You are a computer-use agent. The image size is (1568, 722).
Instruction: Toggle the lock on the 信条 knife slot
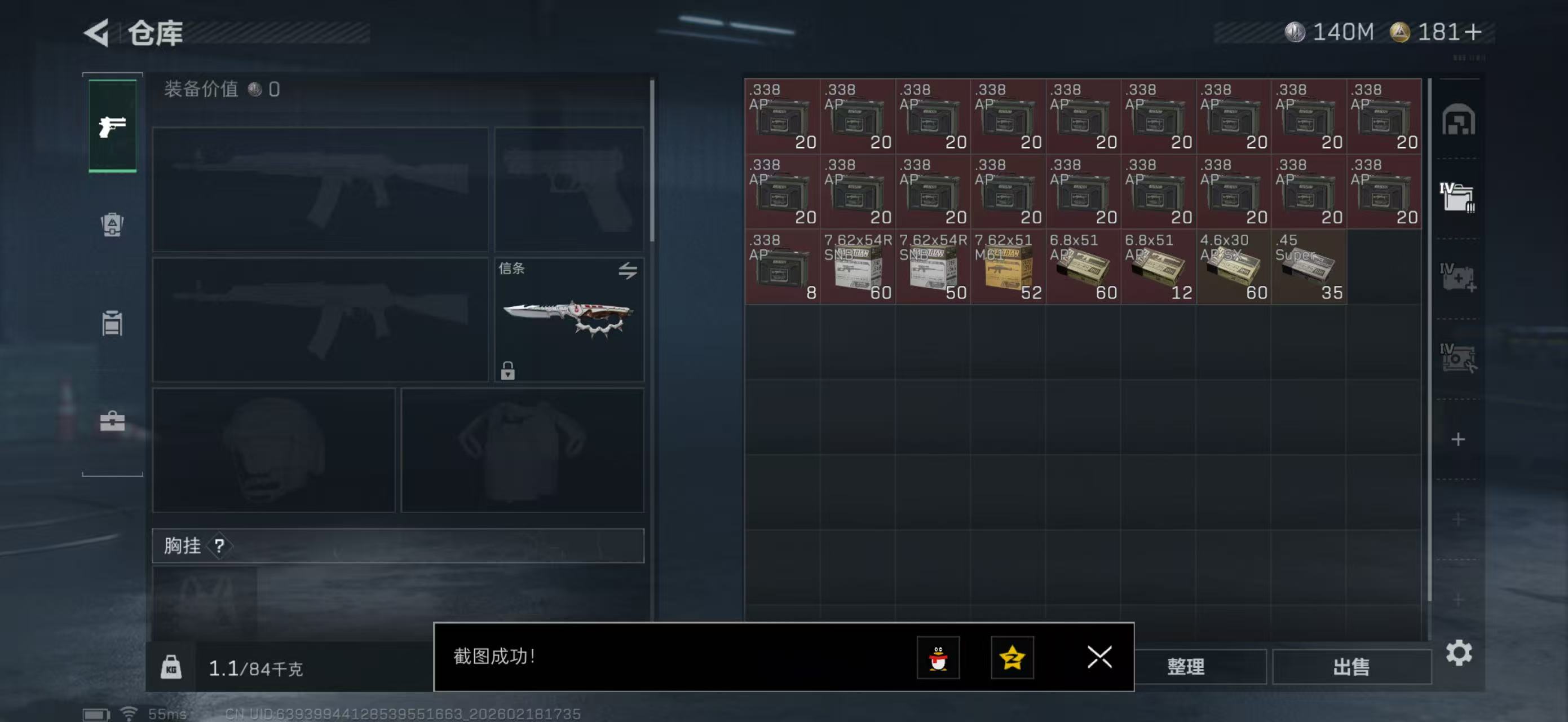509,372
